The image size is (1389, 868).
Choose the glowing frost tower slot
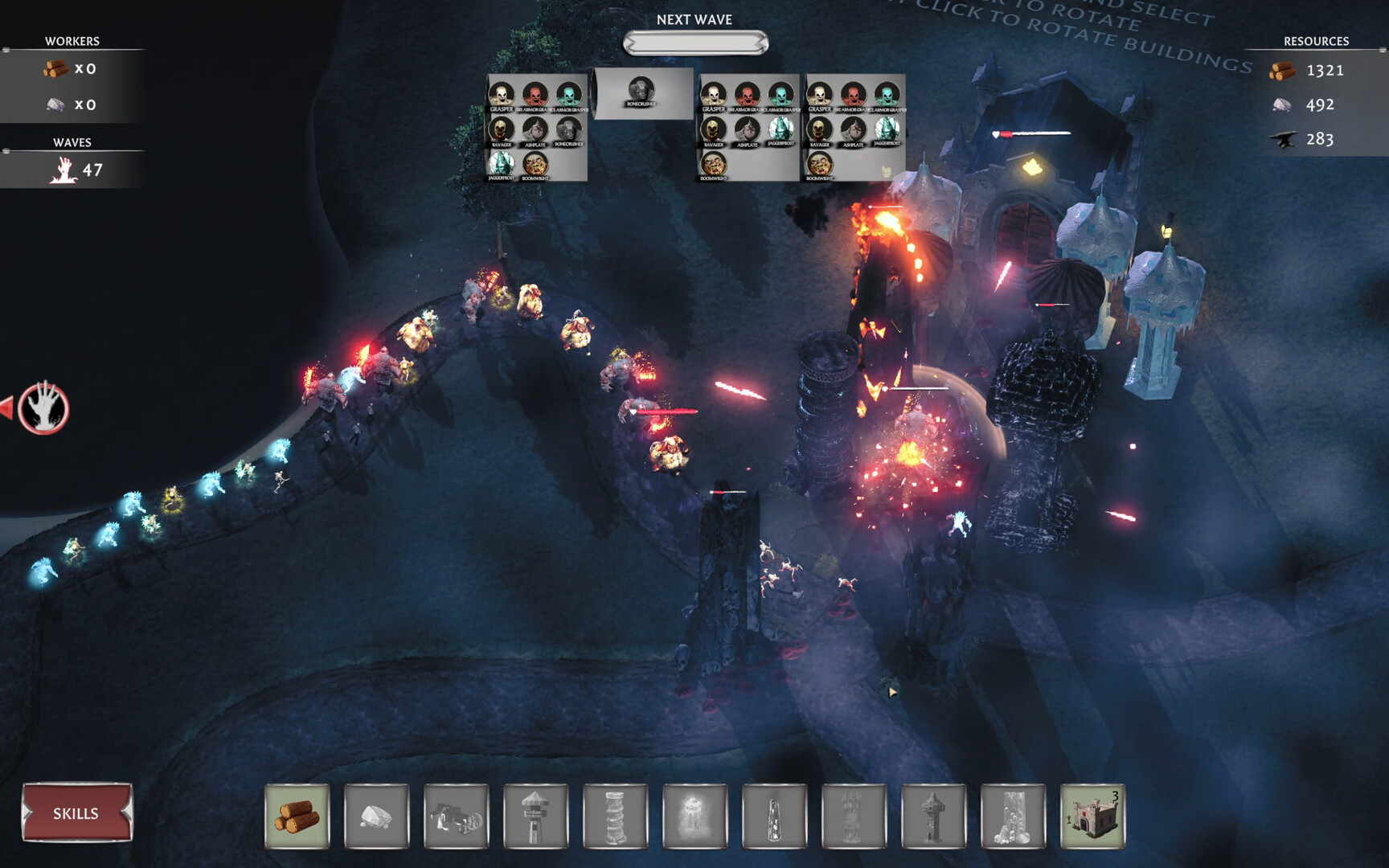pos(694,817)
